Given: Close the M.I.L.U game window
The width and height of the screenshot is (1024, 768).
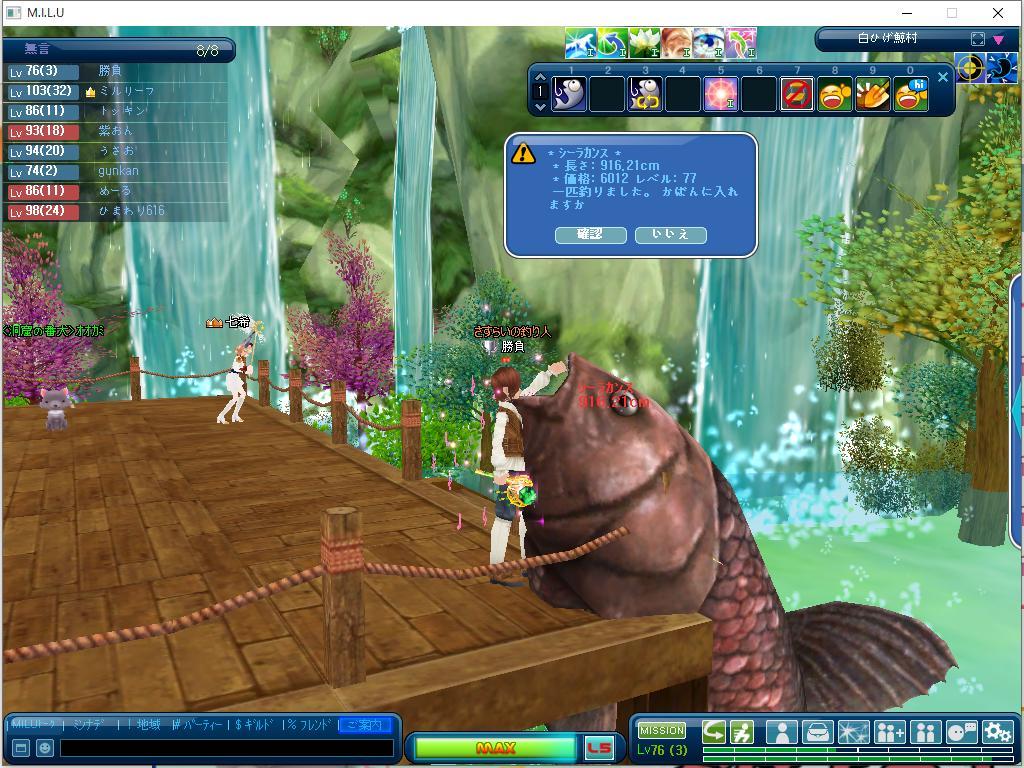Looking at the screenshot, I should 997,13.
